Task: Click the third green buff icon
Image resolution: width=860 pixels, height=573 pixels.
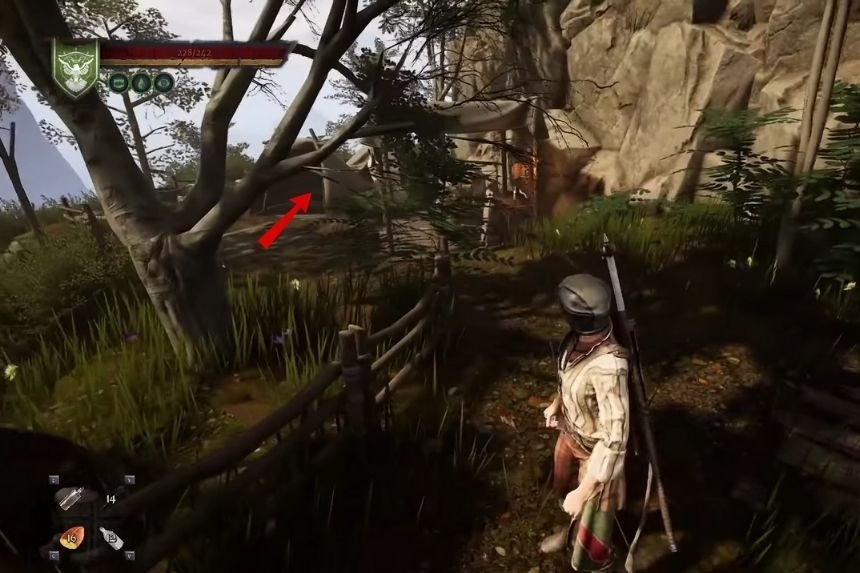Action: pos(163,83)
